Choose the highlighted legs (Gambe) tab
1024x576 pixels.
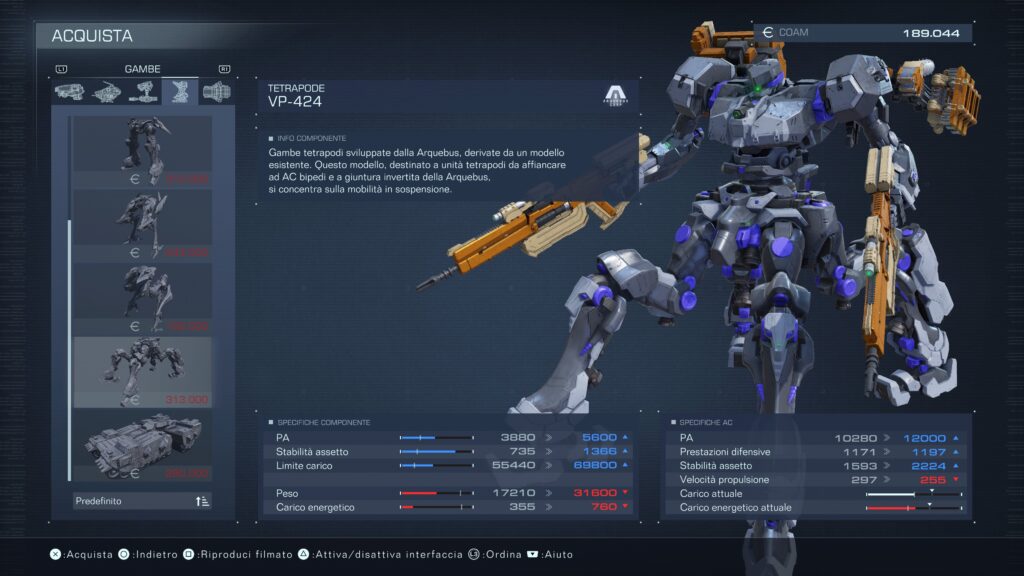pyautogui.click(x=180, y=92)
